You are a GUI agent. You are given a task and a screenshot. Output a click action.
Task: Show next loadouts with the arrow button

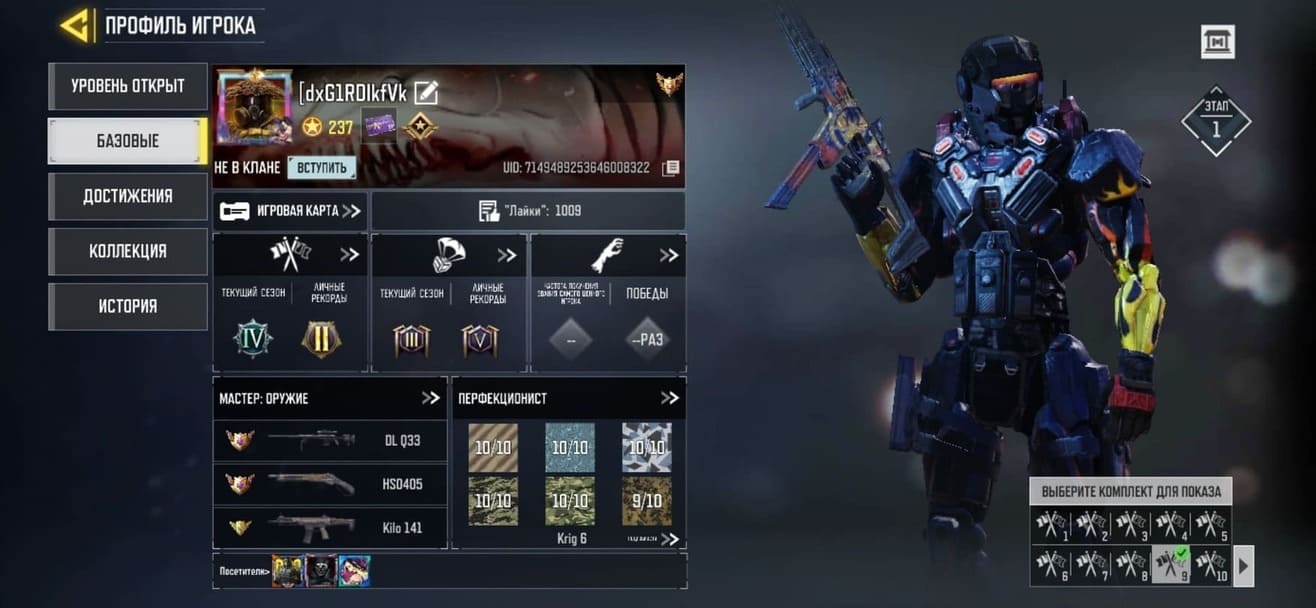[x=1244, y=566]
